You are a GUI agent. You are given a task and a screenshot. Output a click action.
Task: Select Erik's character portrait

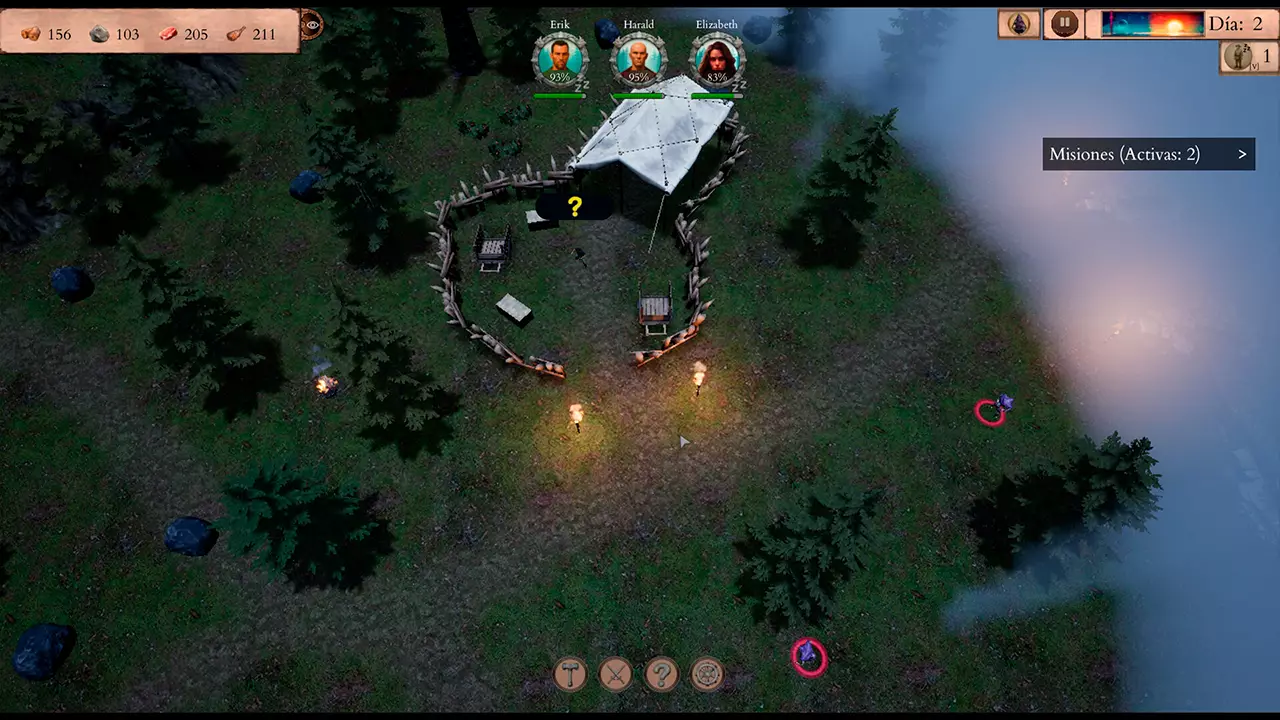click(x=560, y=60)
